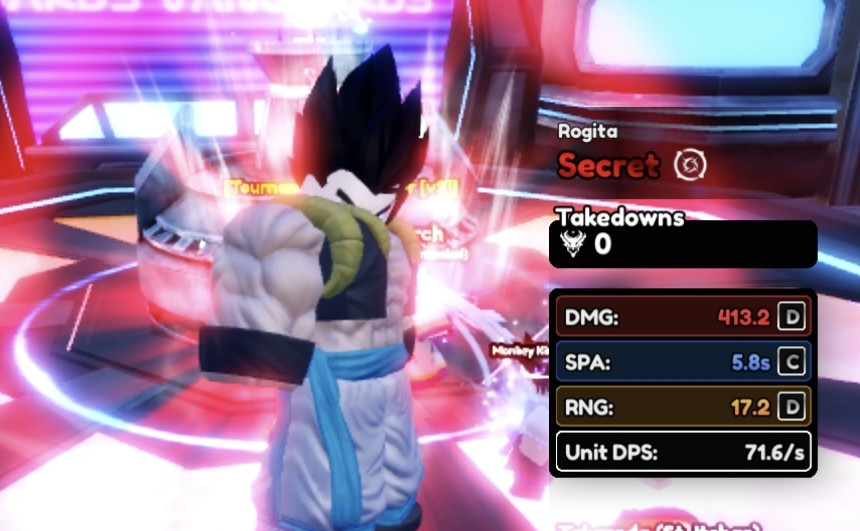Select the C grade badge beside SPA

pyautogui.click(x=792, y=362)
